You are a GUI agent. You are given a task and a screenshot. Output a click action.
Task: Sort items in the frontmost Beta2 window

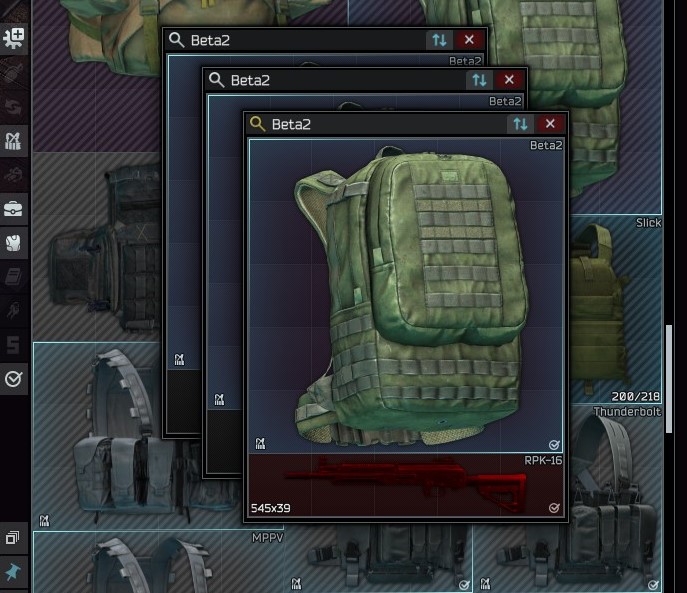[520, 124]
